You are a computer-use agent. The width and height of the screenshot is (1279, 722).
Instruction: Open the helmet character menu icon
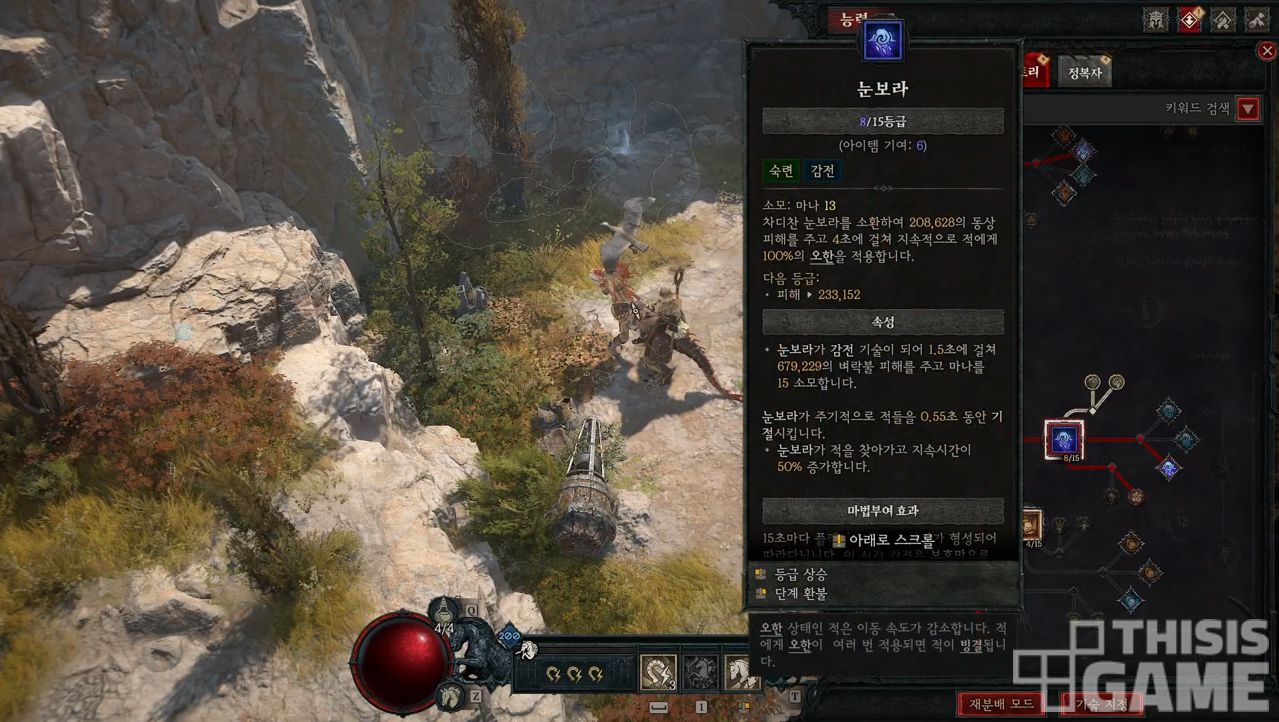(1156, 19)
